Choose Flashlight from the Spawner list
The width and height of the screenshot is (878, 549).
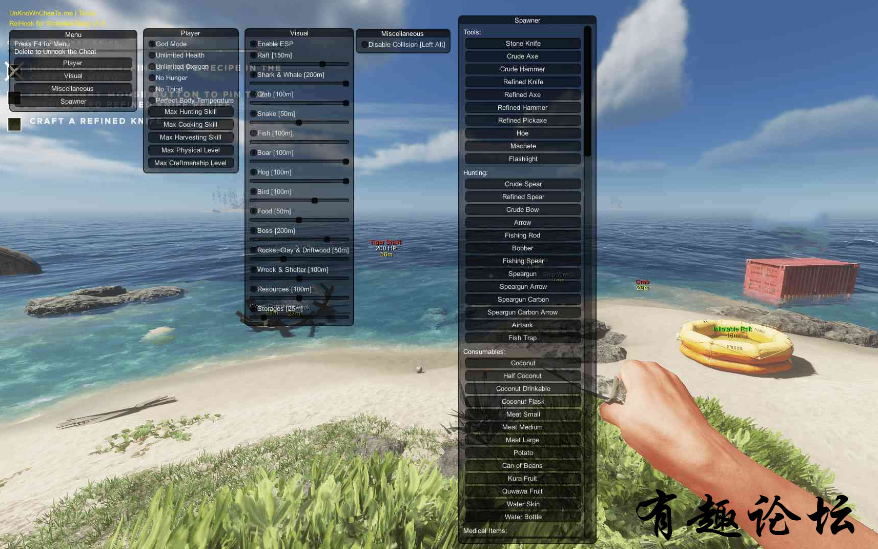tap(522, 158)
